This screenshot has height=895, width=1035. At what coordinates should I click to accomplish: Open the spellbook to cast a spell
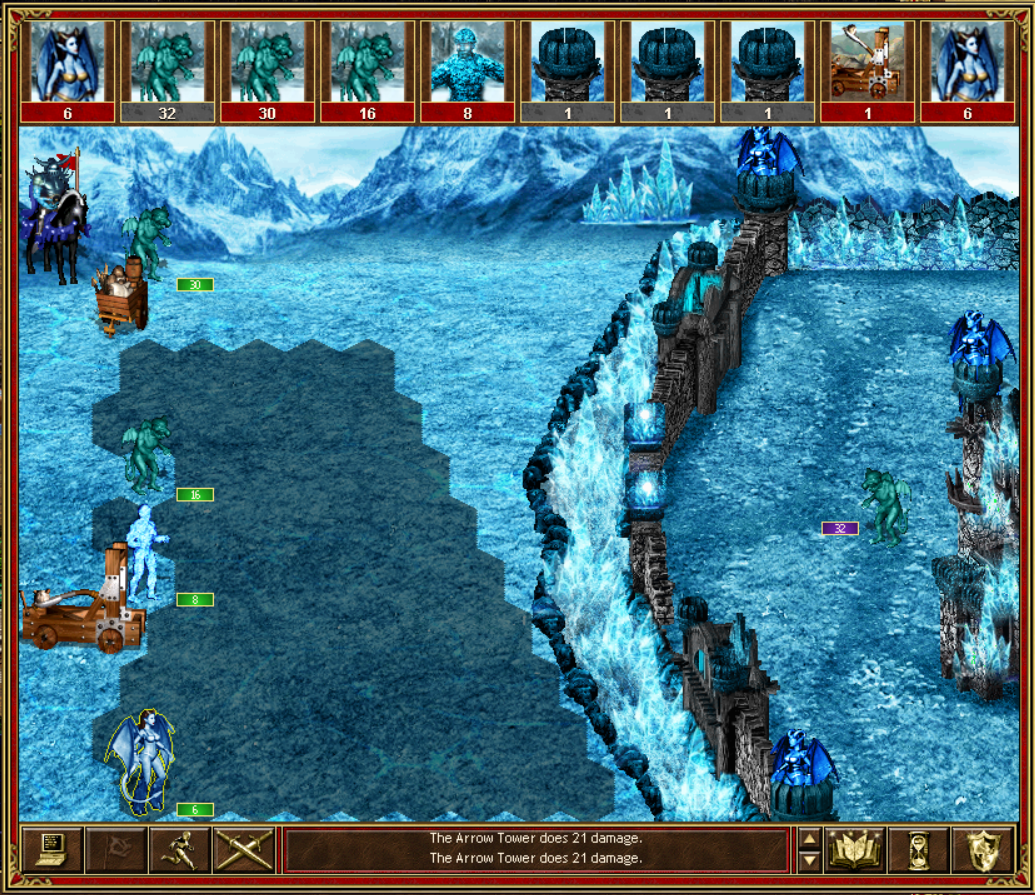pyautogui.click(x=855, y=850)
